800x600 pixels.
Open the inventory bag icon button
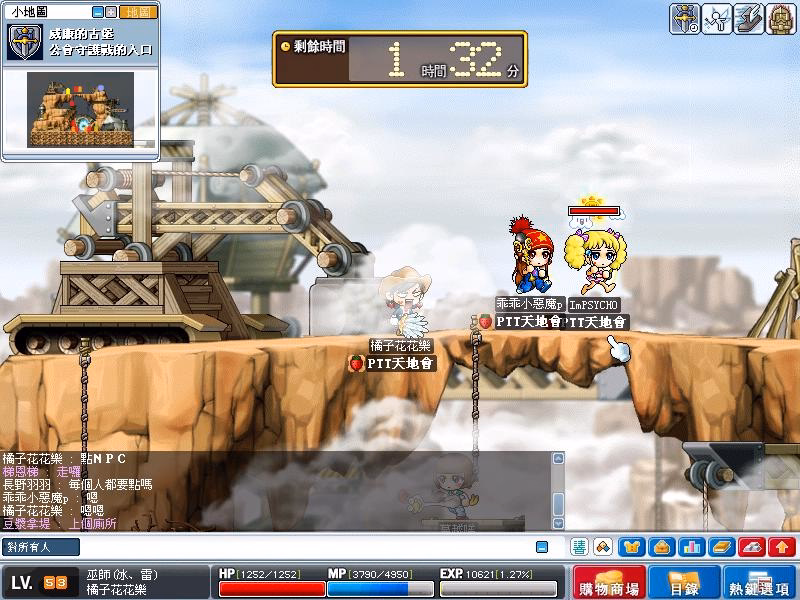coord(662,547)
